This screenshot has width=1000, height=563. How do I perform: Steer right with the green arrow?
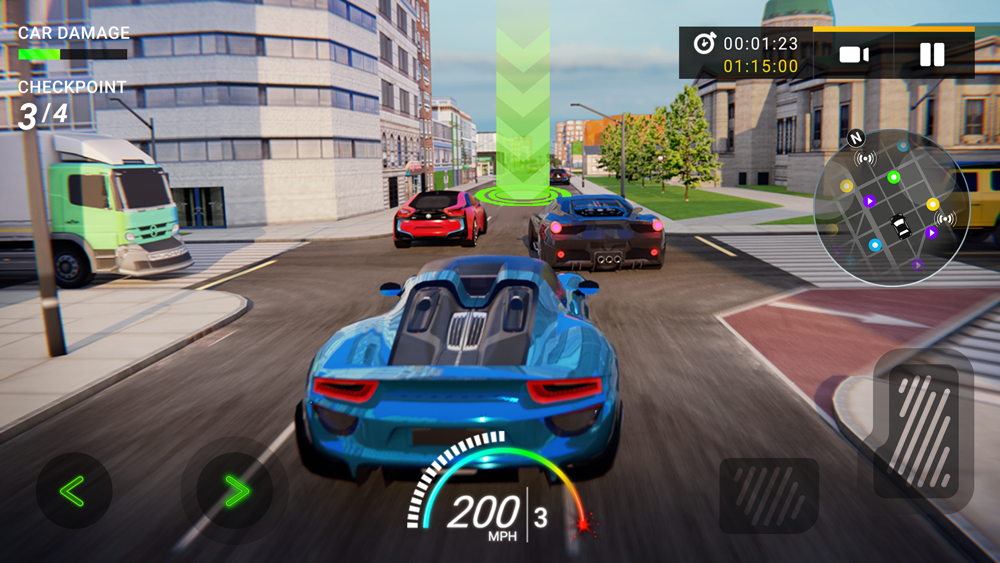[x=235, y=490]
